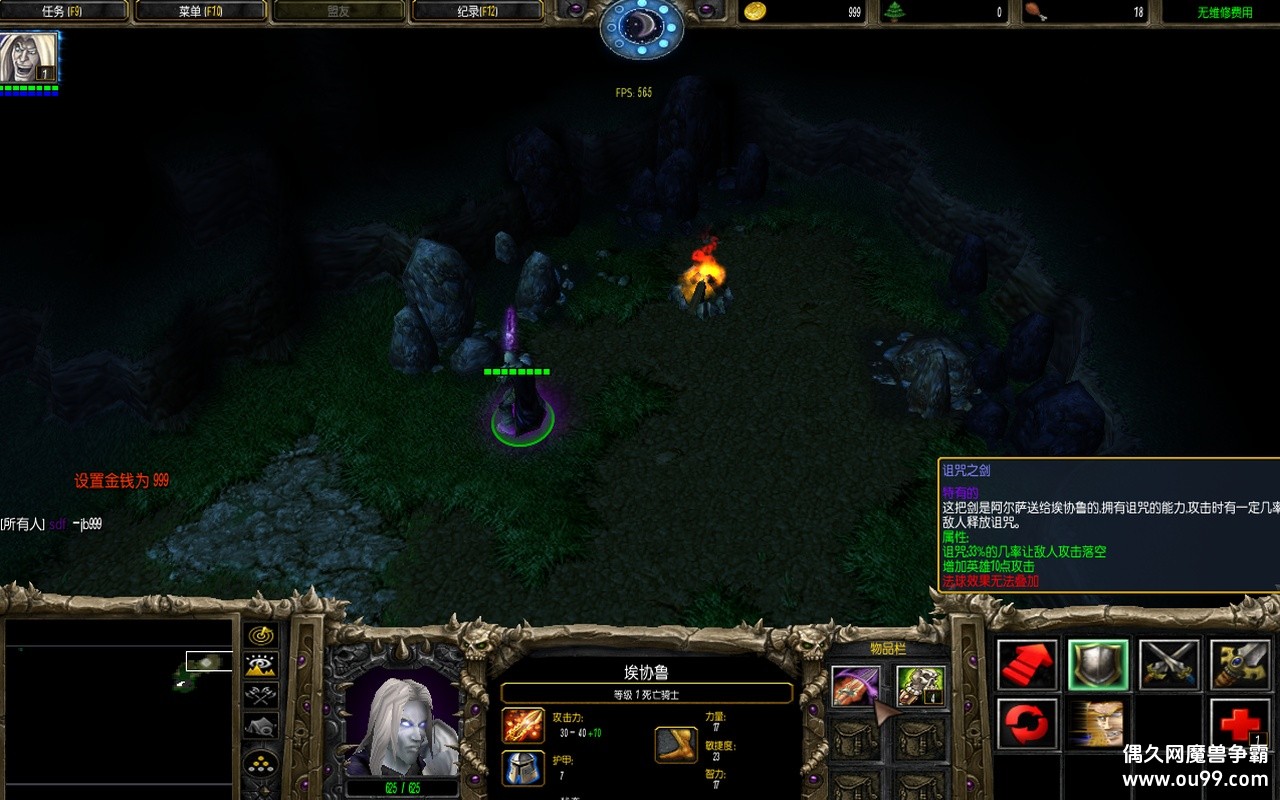The height and width of the screenshot is (800, 1280).
Task: Activate the silver shield command
Action: [x=1098, y=665]
